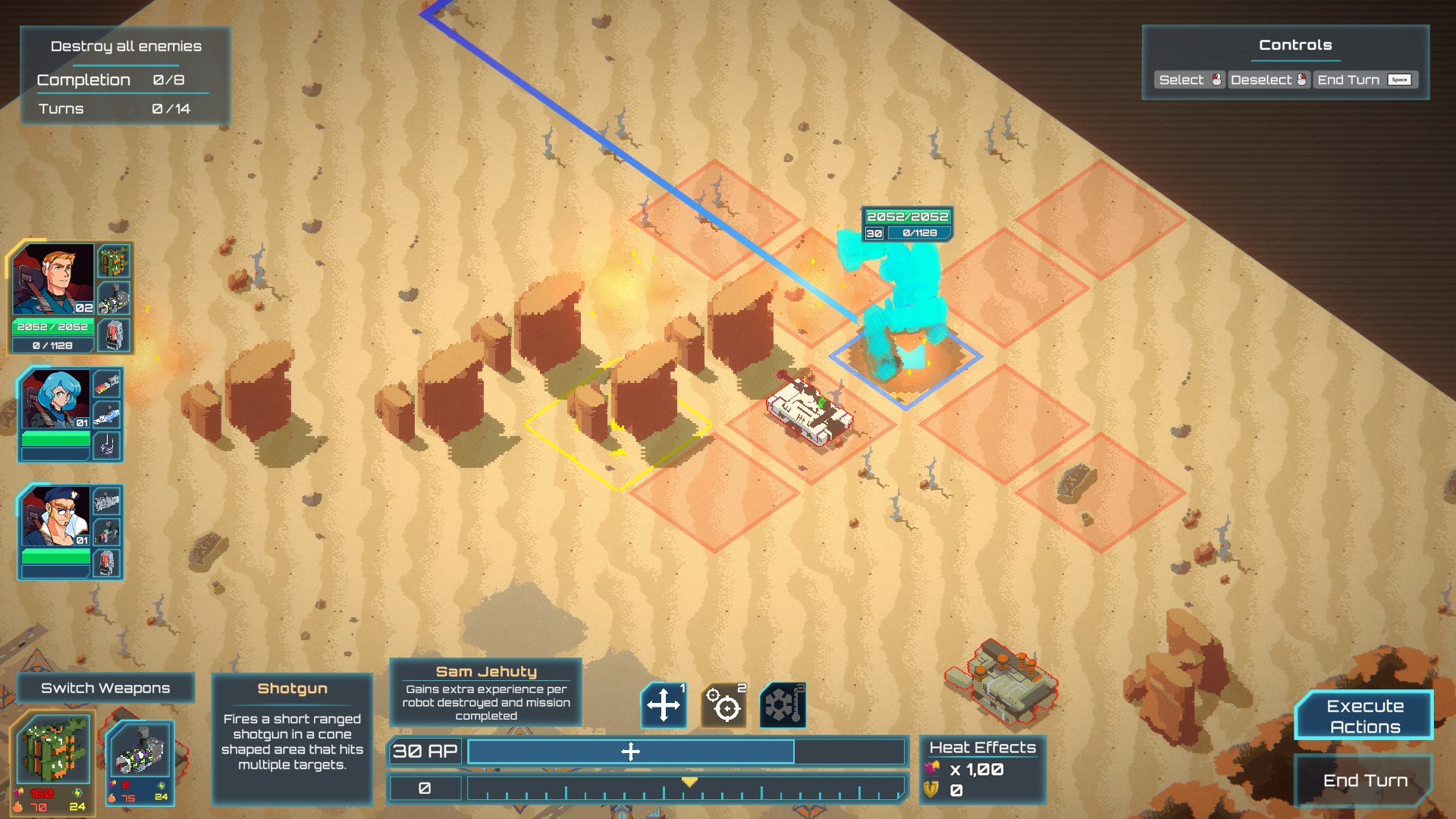Image resolution: width=1456 pixels, height=819 pixels.
Task: Expand the Controls panel header
Action: 1294,45
